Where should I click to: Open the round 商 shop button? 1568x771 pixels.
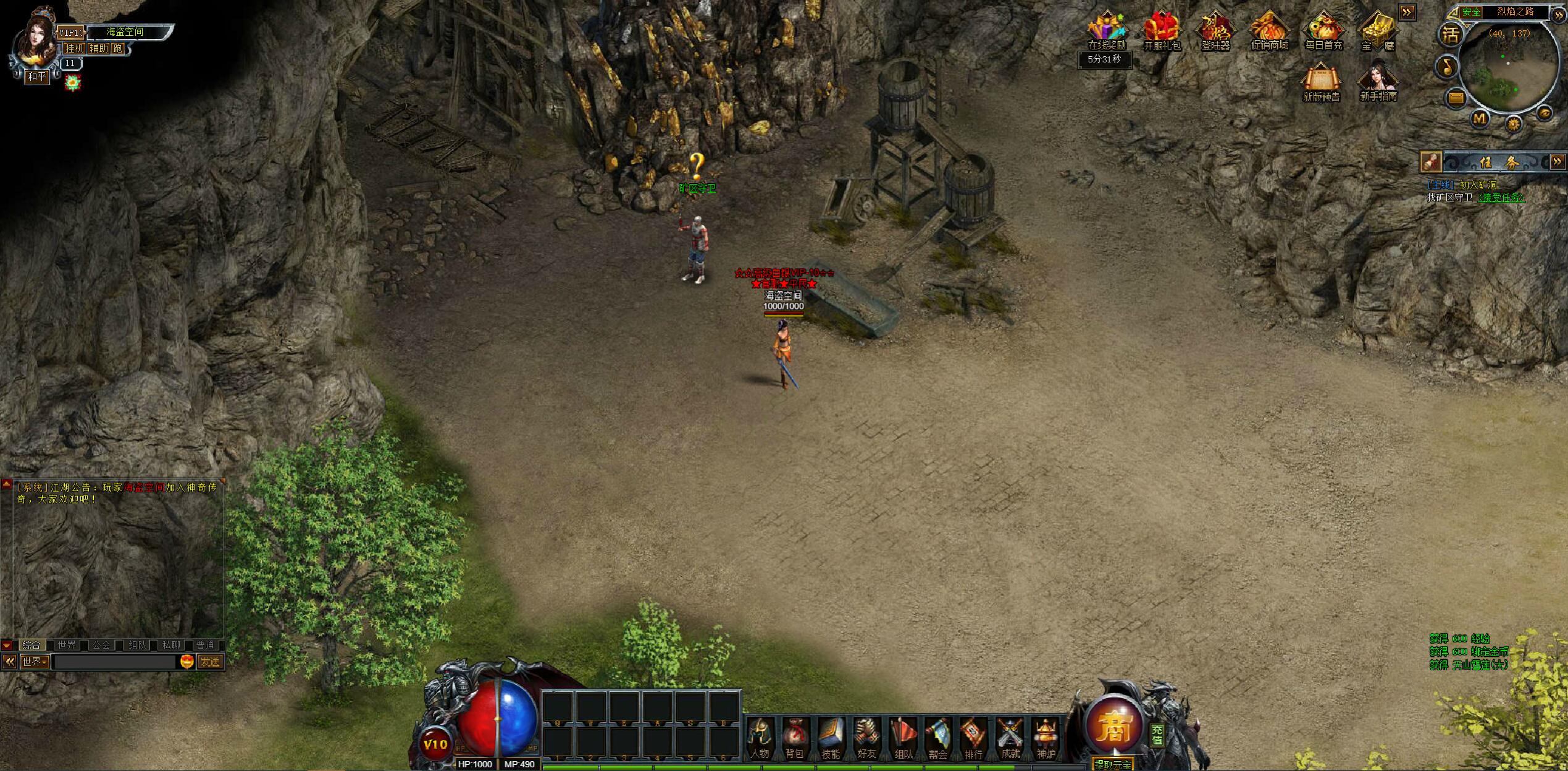1113,728
